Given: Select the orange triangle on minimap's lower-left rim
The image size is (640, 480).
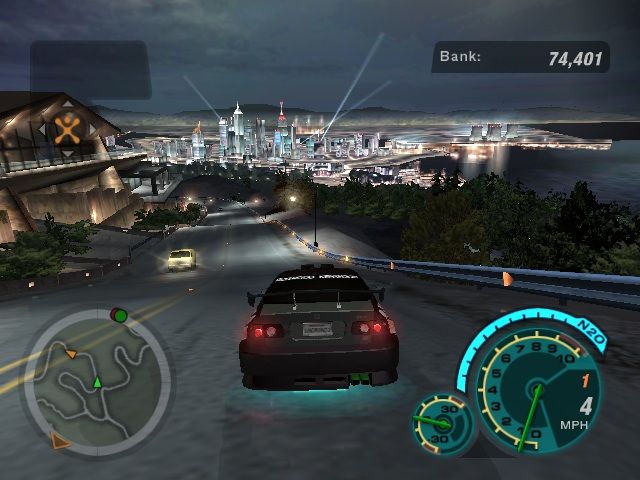Looking at the screenshot, I should 60,440.
